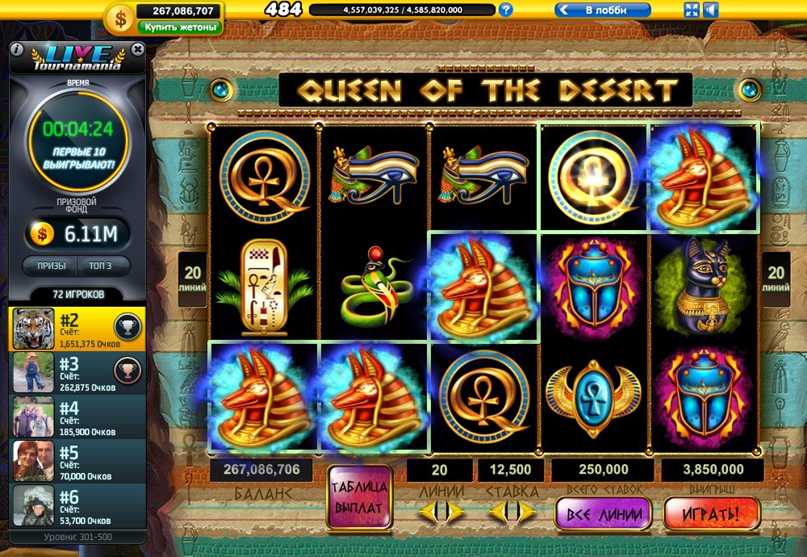Open the Таблица выплат paytable
807x557 pixels.
(x=358, y=497)
